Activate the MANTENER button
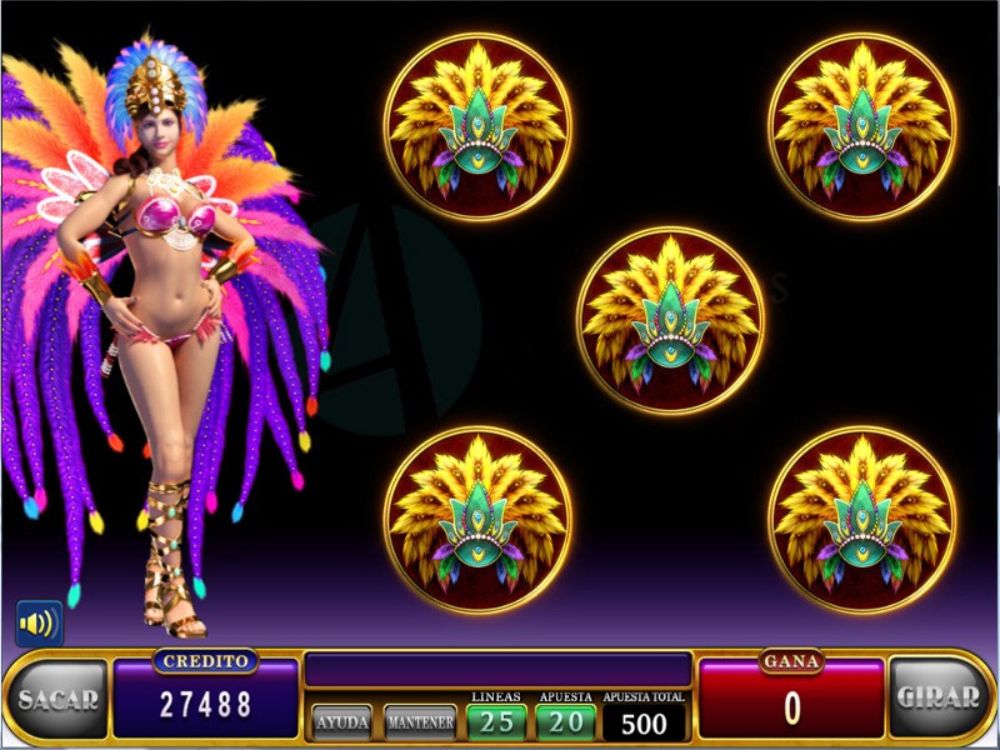 click(420, 721)
